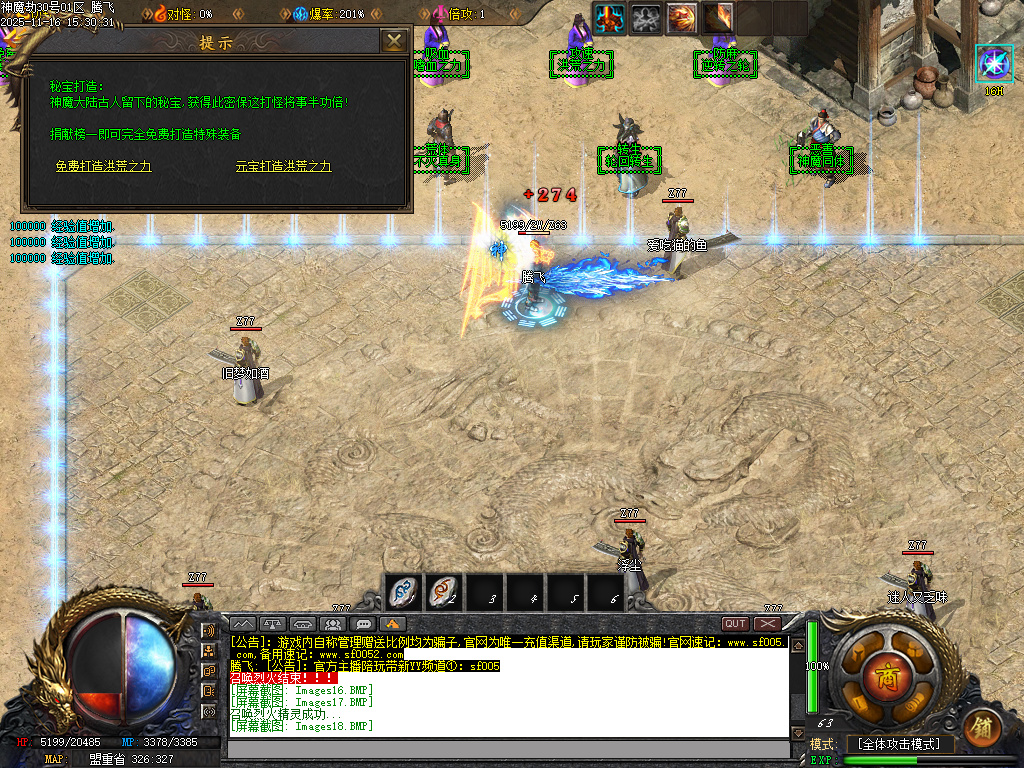Close the 提示 dialog window
1024x768 pixels.
tap(395, 41)
